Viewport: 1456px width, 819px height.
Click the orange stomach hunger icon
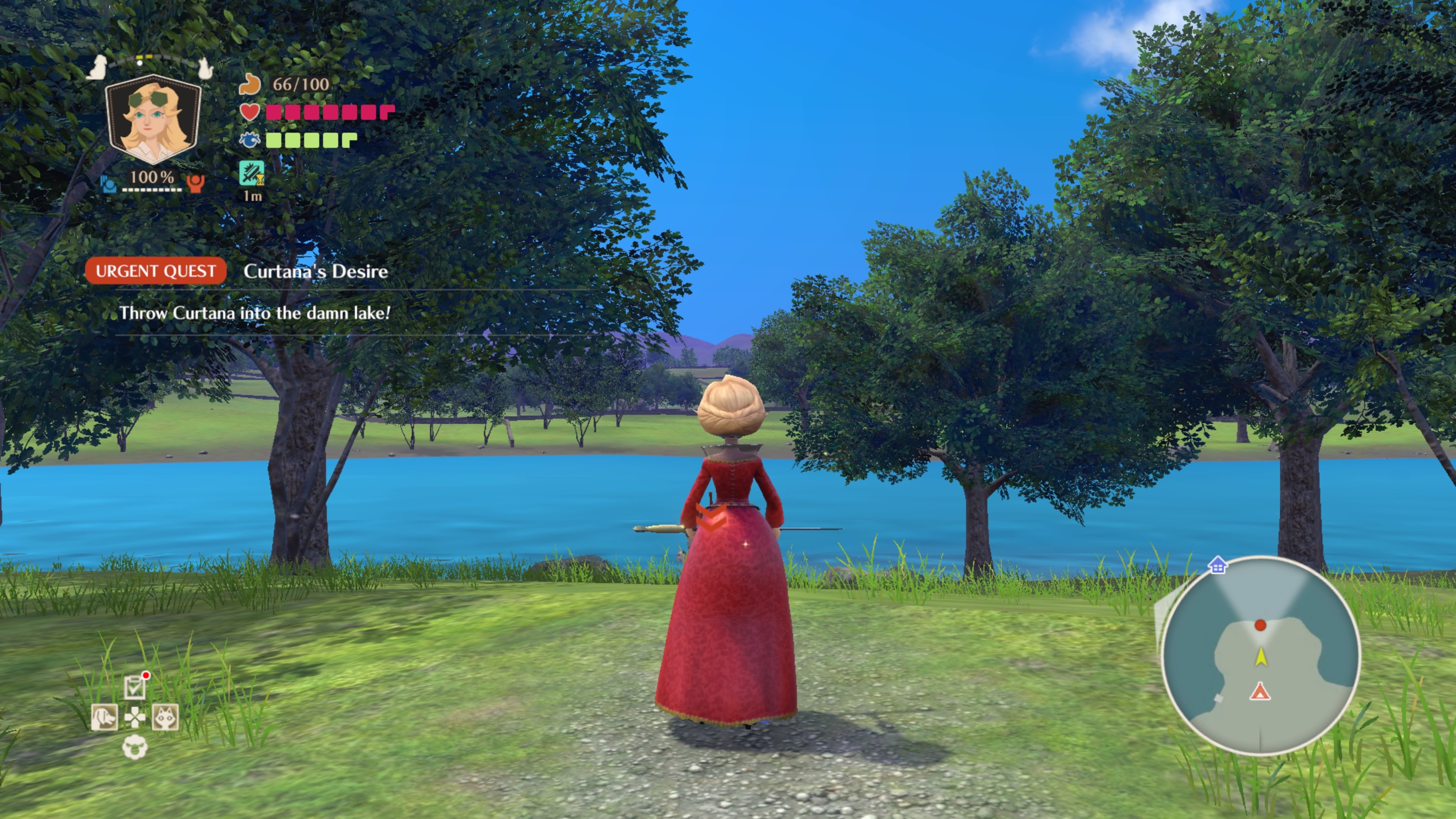point(249,84)
